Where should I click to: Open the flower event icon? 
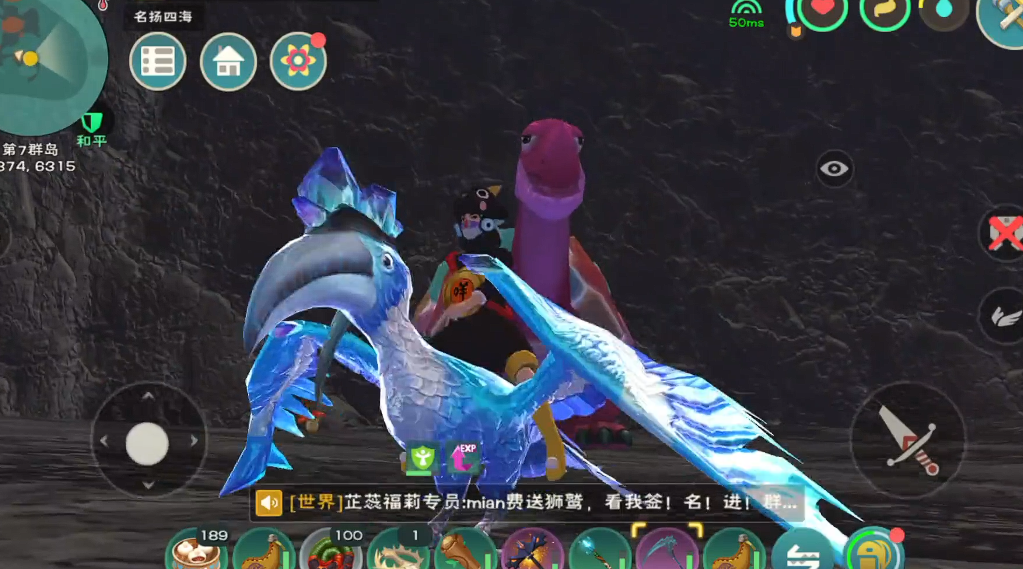click(x=298, y=62)
